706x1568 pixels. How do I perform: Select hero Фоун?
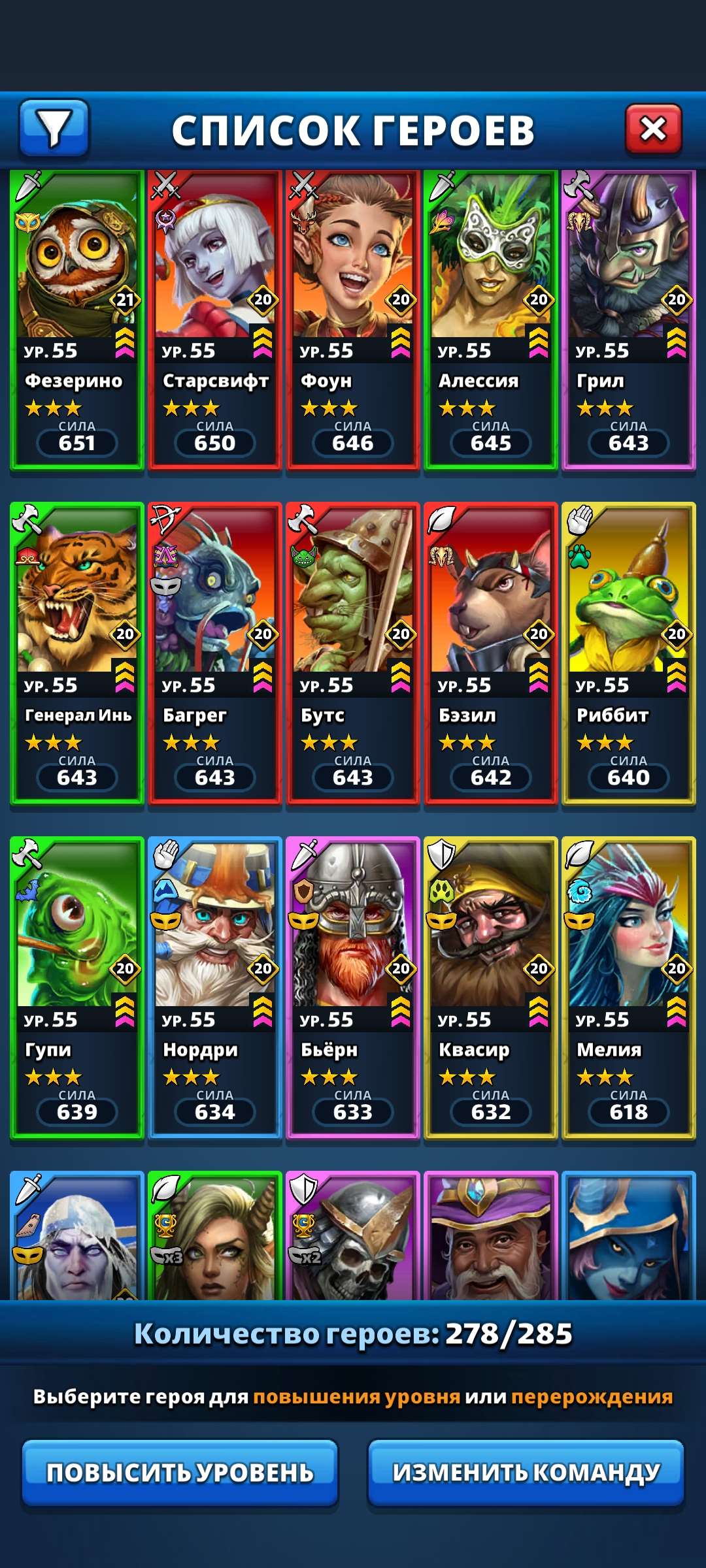coord(353,320)
